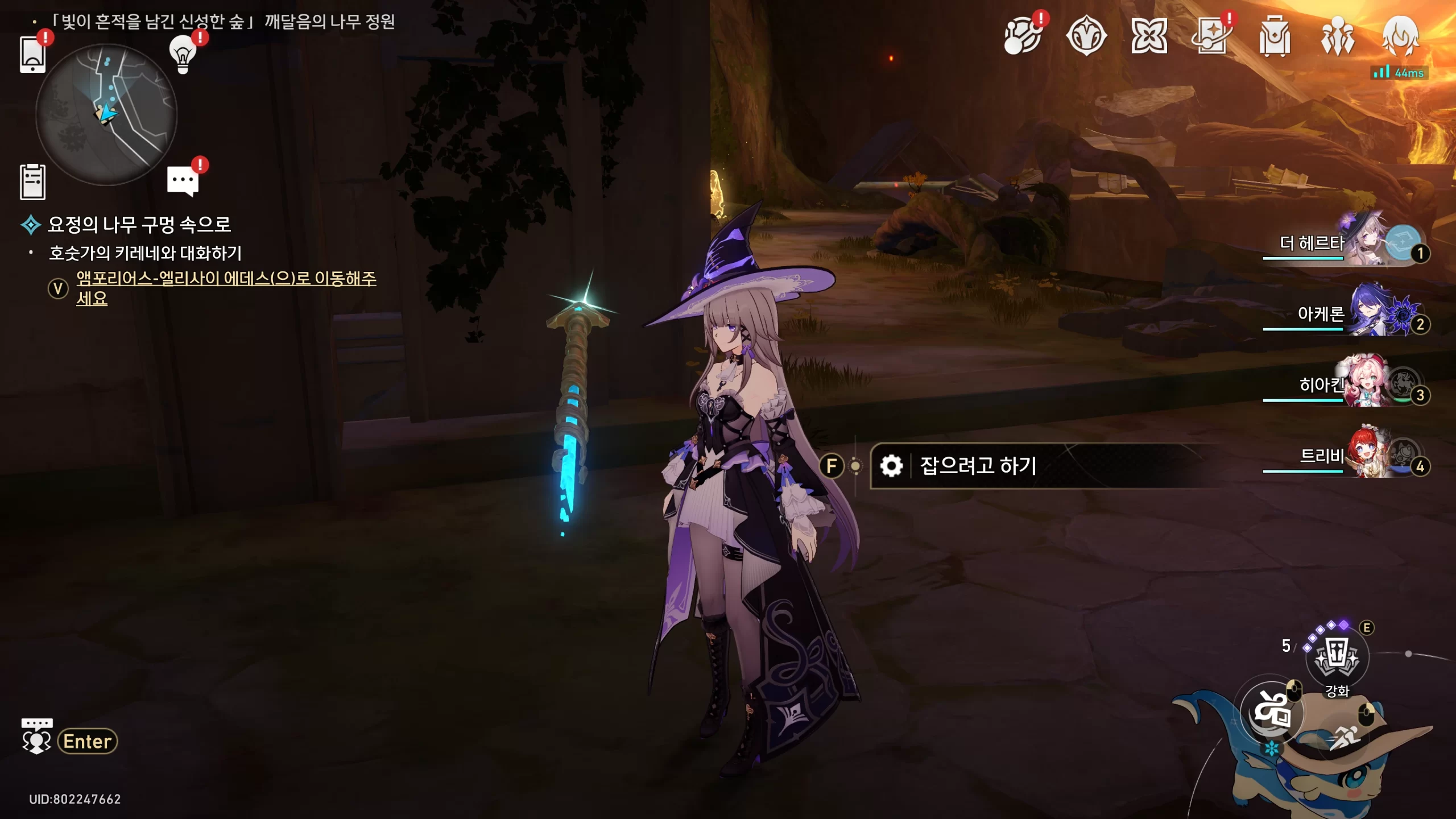This screenshot has width=1456, height=819.
Task: Open the warp ticket icon with star
Action: (x=1211, y=36)
